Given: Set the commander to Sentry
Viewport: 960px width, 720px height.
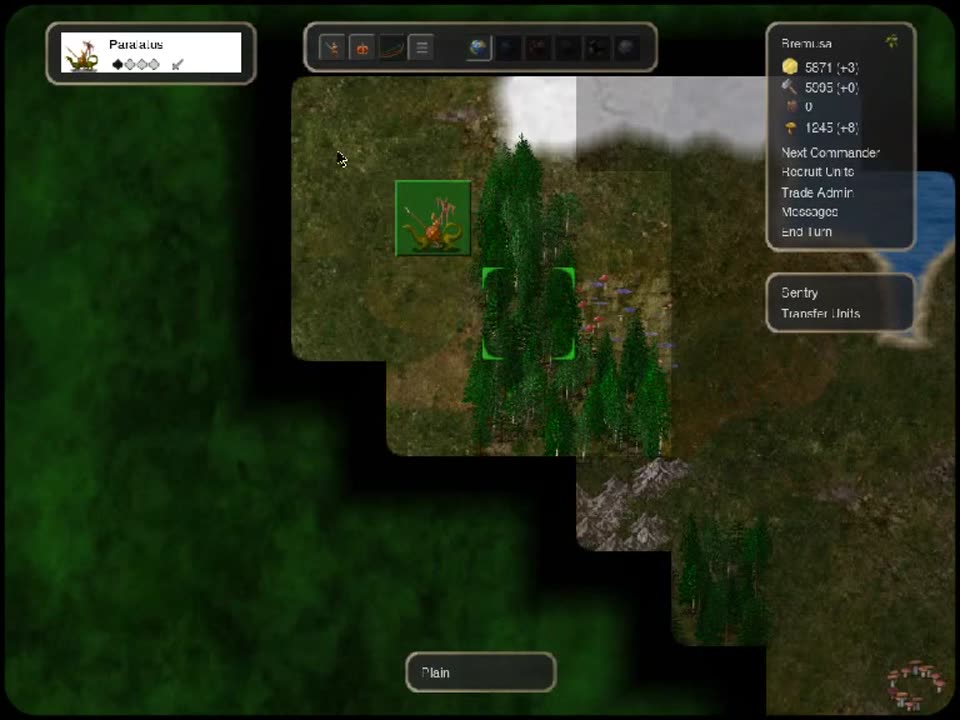Looking at the screenshot, I should point(799,293).
